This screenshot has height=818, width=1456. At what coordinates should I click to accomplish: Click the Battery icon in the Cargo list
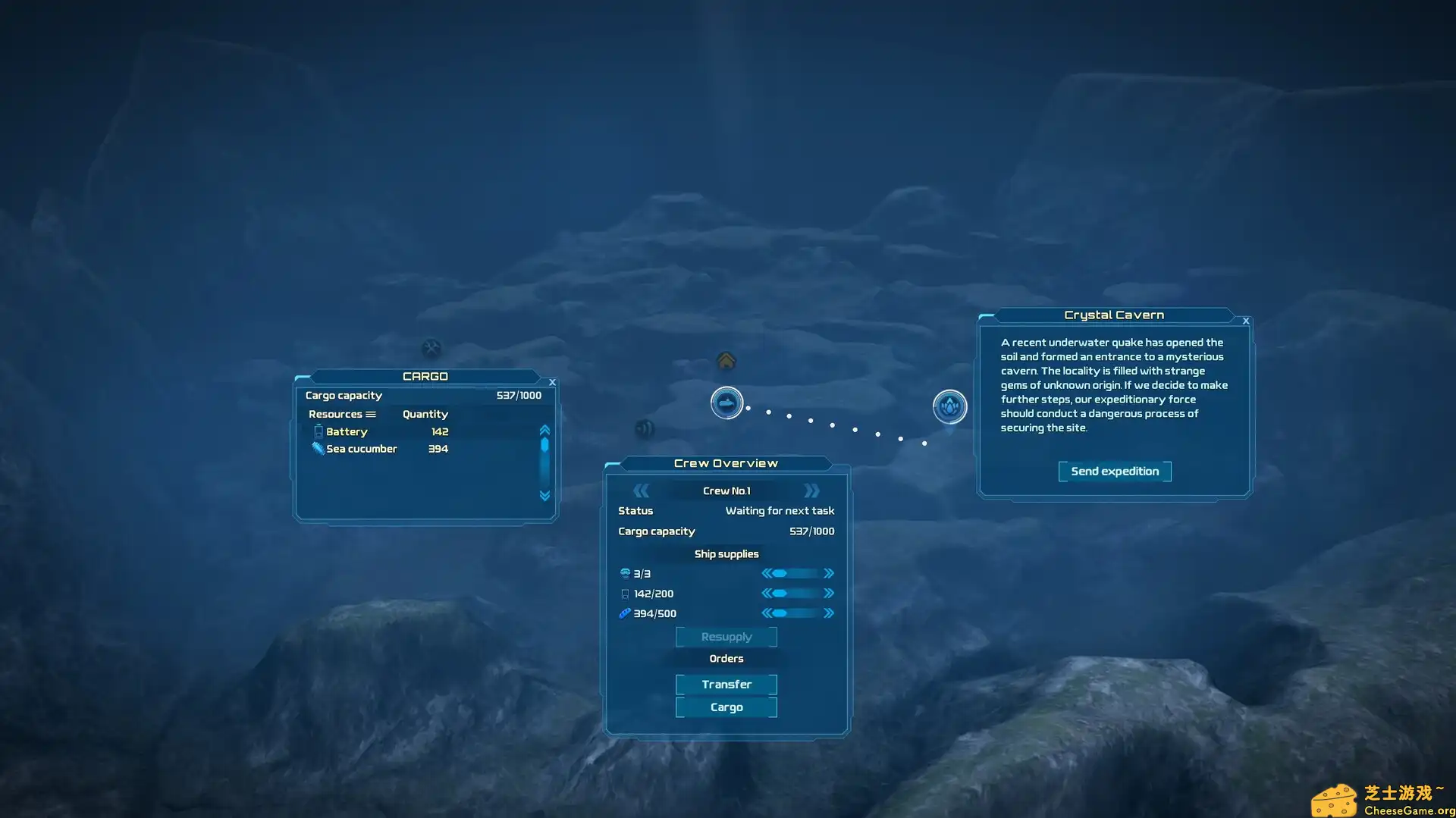tap(318, 431)
